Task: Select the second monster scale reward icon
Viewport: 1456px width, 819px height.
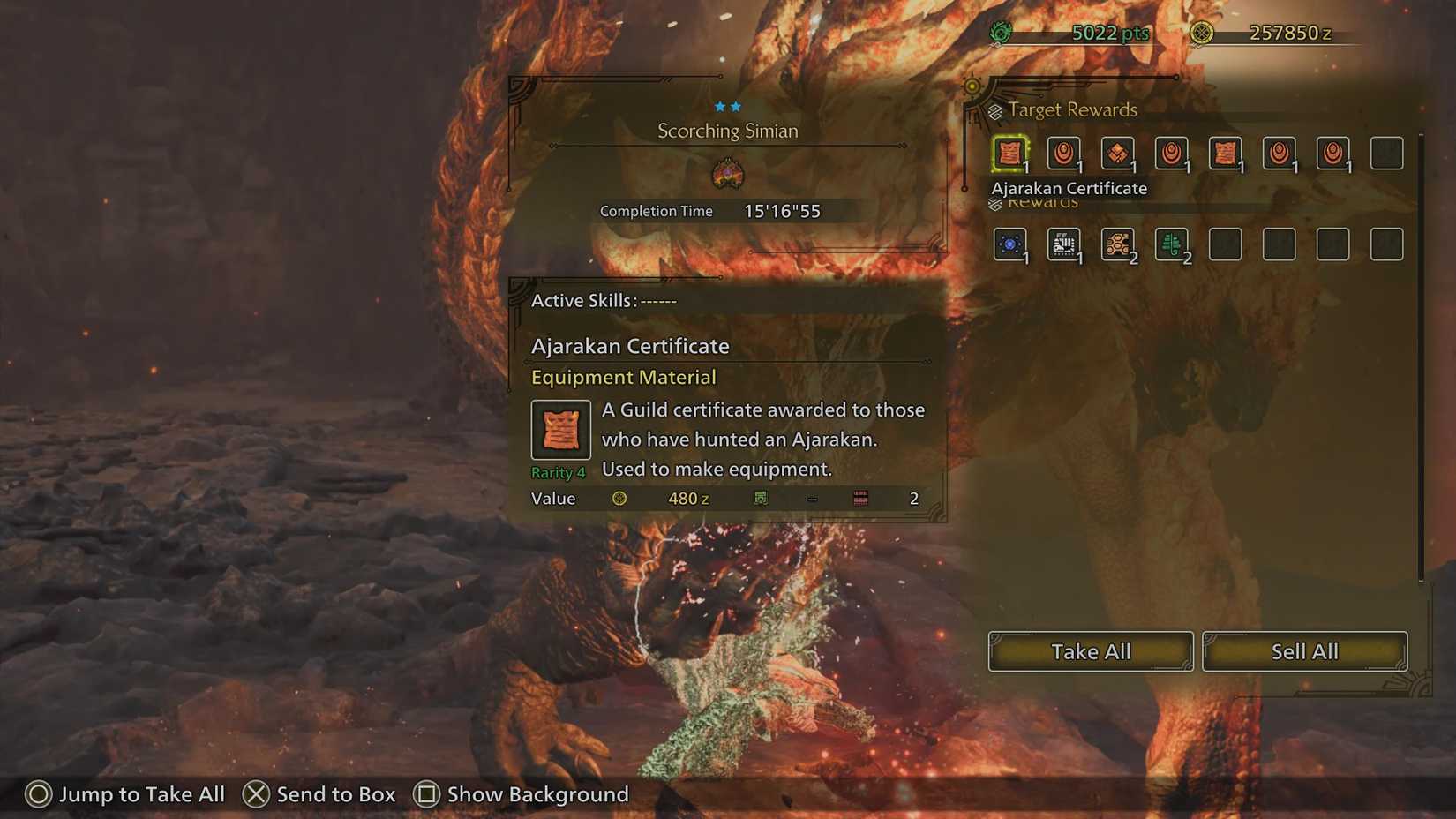Action: pyautogui.click(x=1171, y=153)
